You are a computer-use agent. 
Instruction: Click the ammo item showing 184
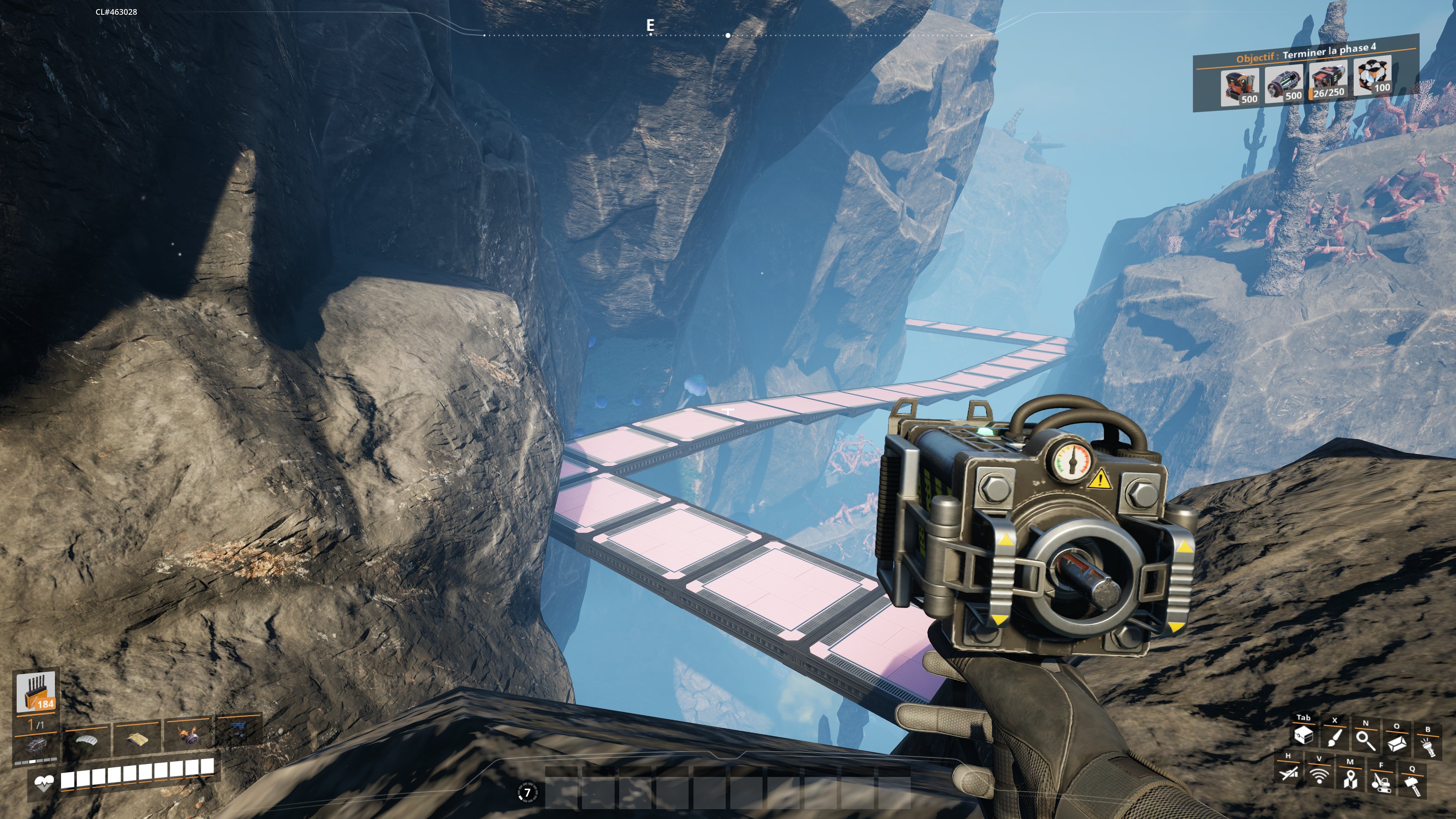[36, 692]
